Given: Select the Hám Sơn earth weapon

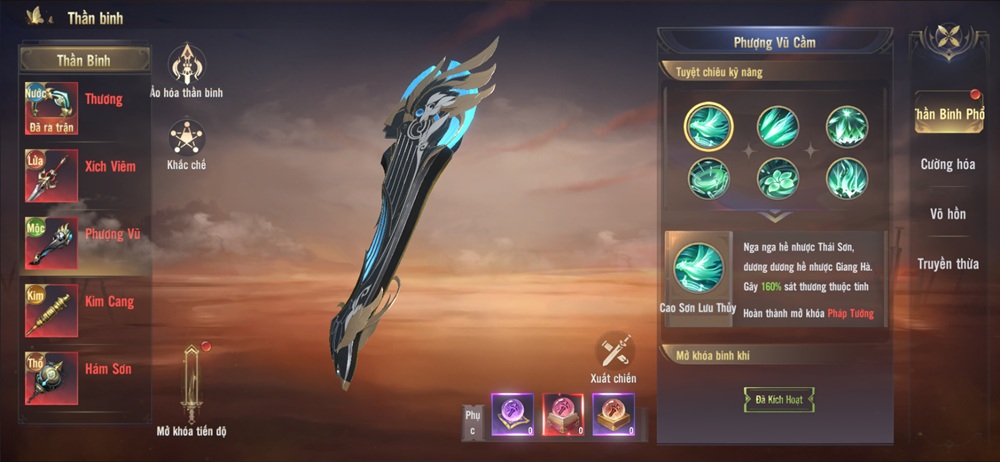Looking at the screenshot, I should [85, 377].
